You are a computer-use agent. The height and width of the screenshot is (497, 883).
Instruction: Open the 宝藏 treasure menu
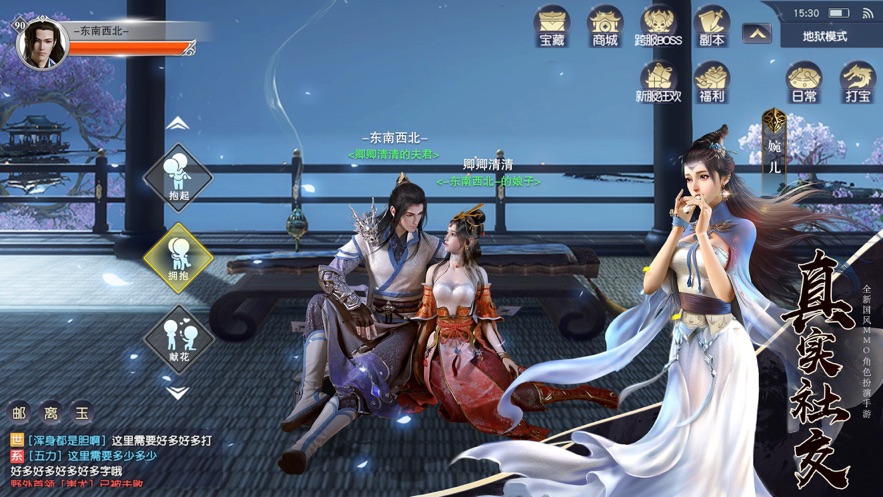[553, 26]
